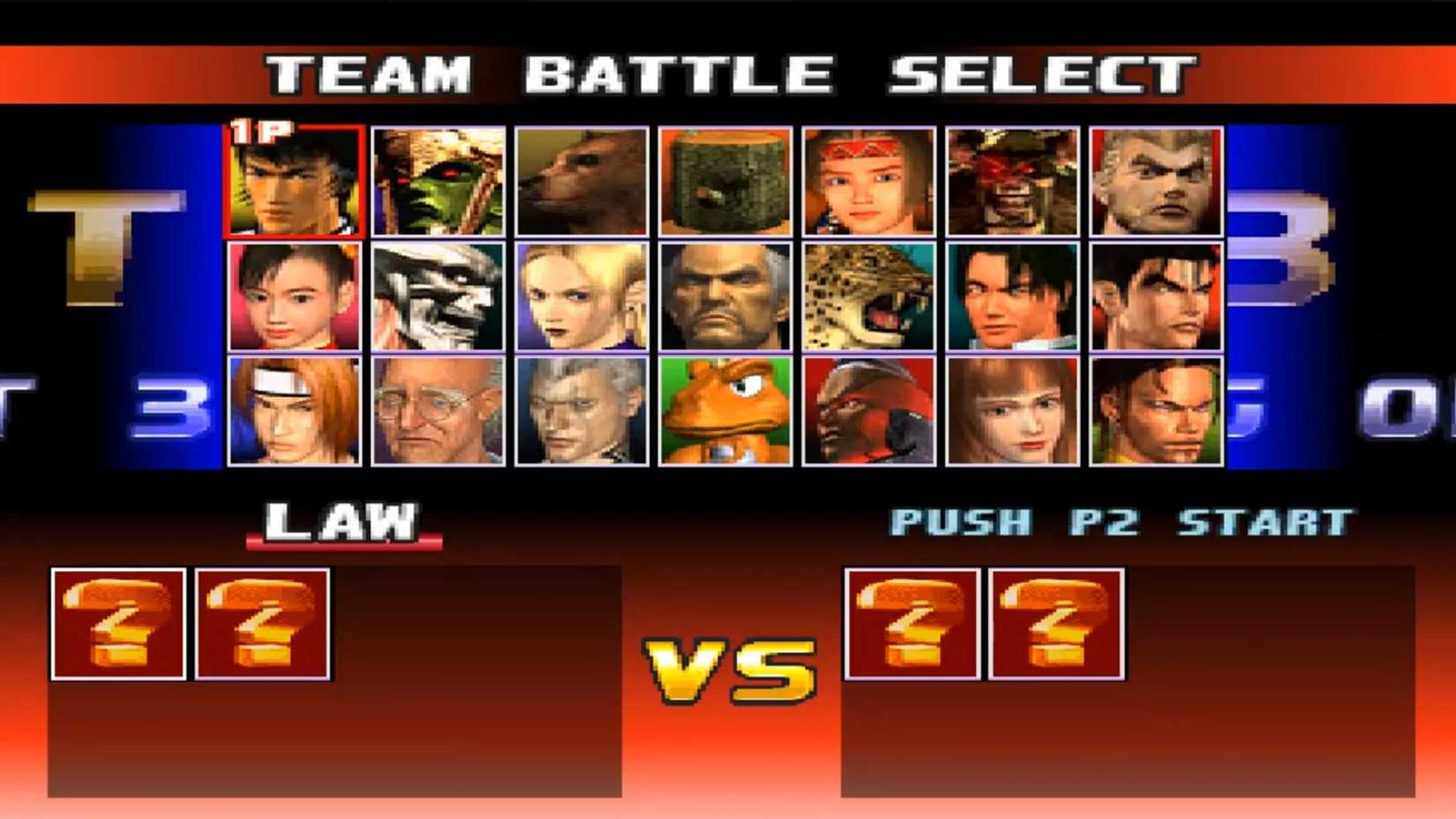Click the PUSH P2 START text
Image resolution: width=1456 pixels, height=819 pixels.
tap(1122, 521)
